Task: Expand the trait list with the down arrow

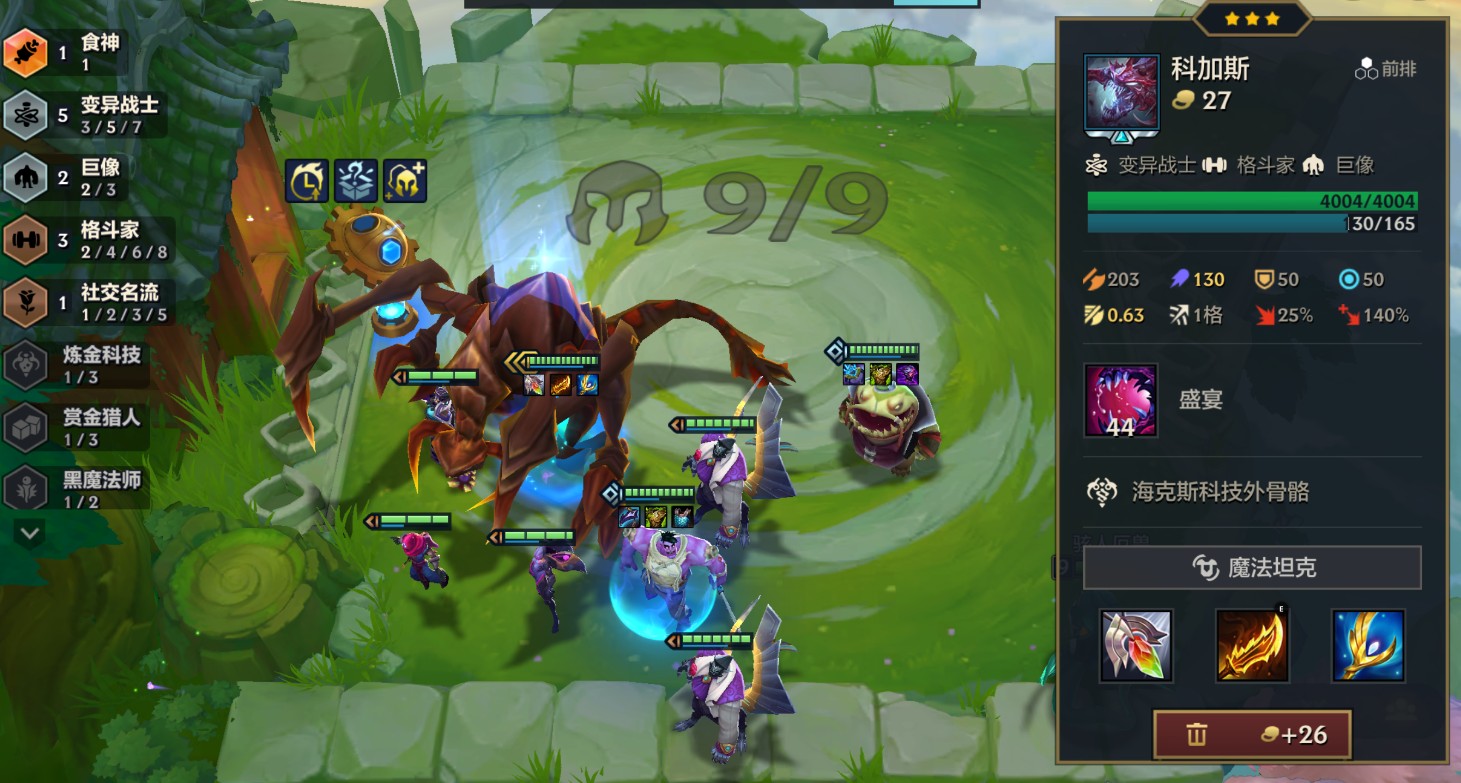Action: point(29,533)
